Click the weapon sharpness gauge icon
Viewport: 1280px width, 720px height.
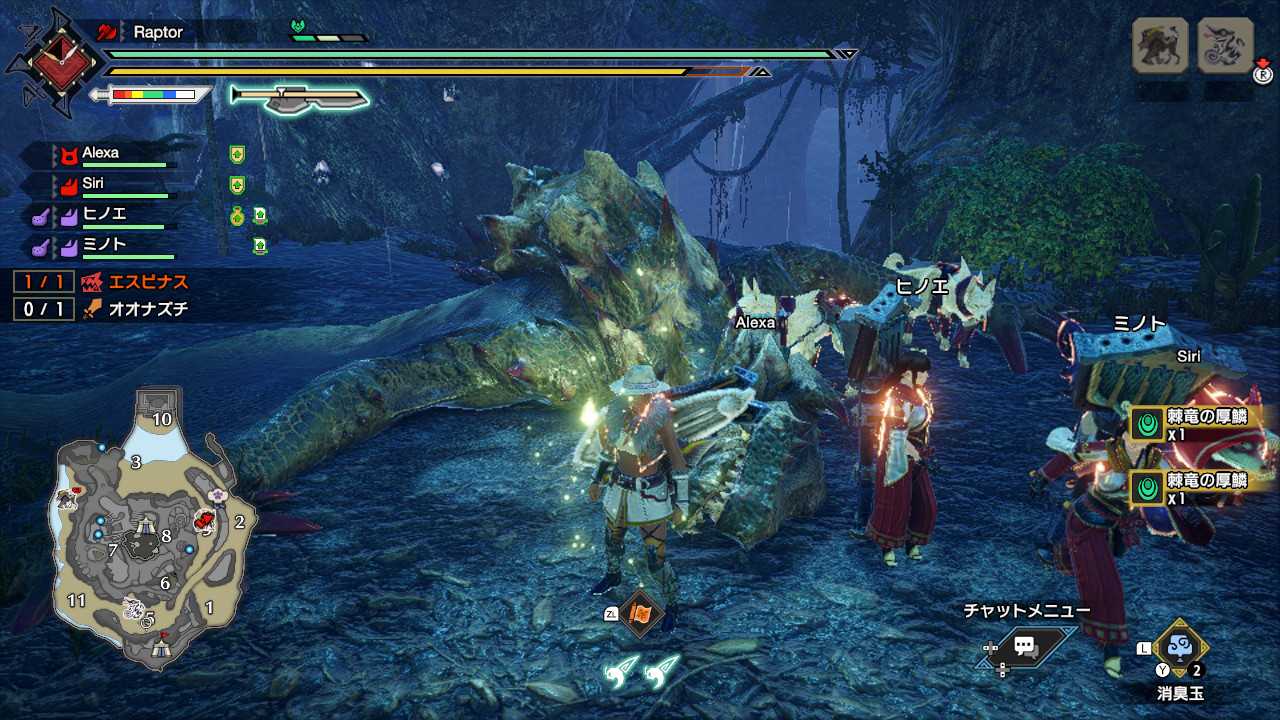(x=151, y=95)
